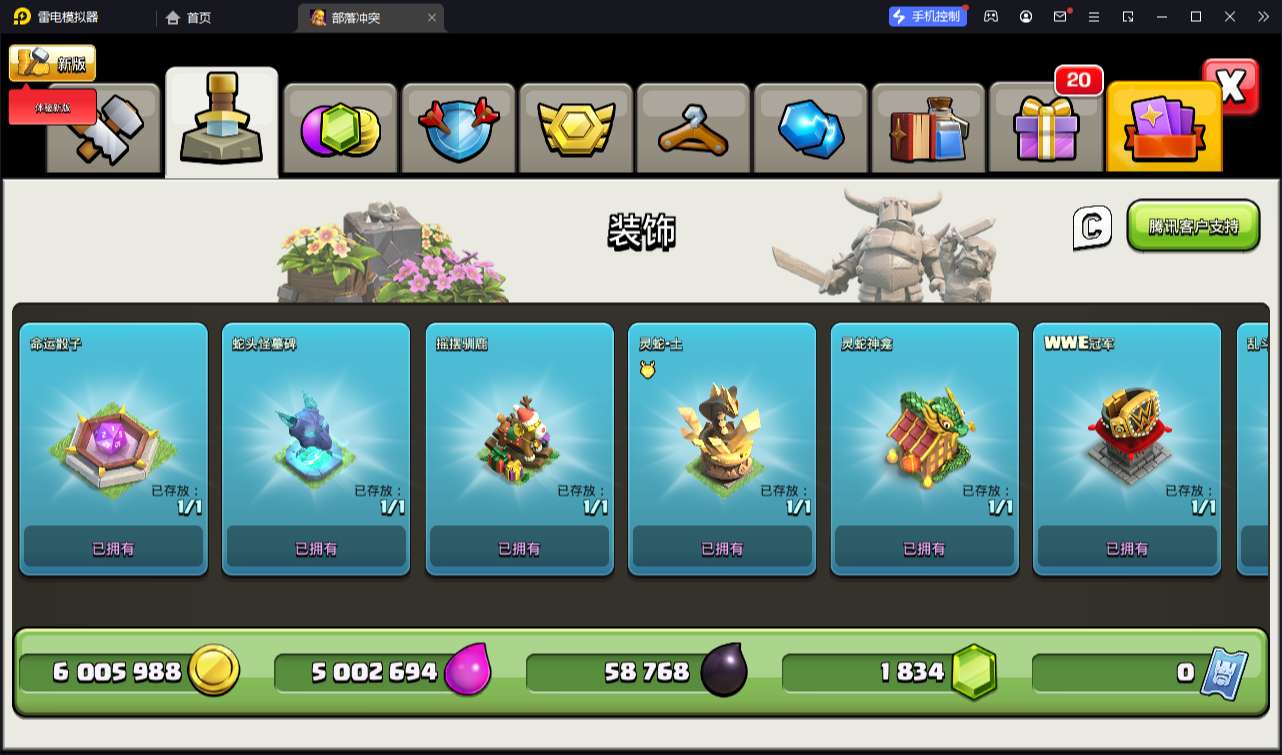Screen dimensions: 1282x755
Task: Click the 新版 hammer button
Action: (52, 63)
